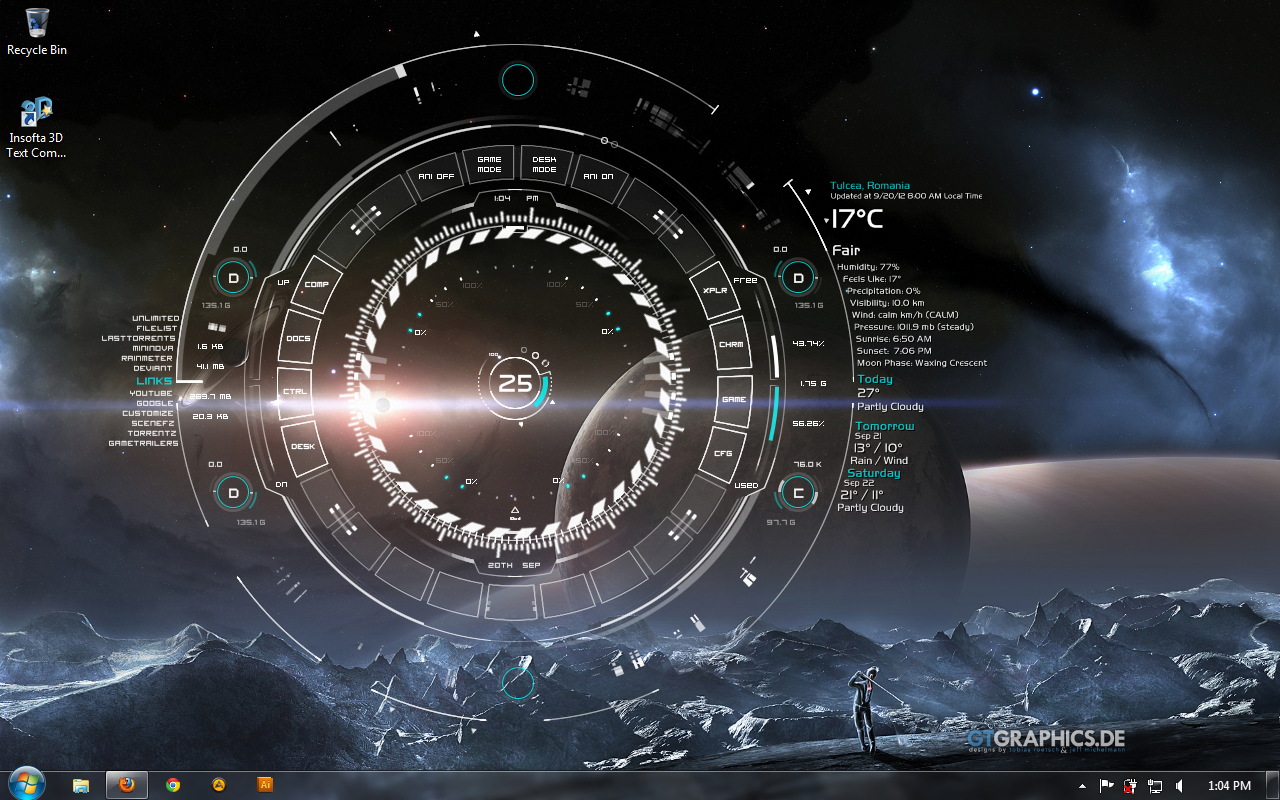
Task: Open Adobe Illustrator from the taskbar
Action: coord(266,785)
